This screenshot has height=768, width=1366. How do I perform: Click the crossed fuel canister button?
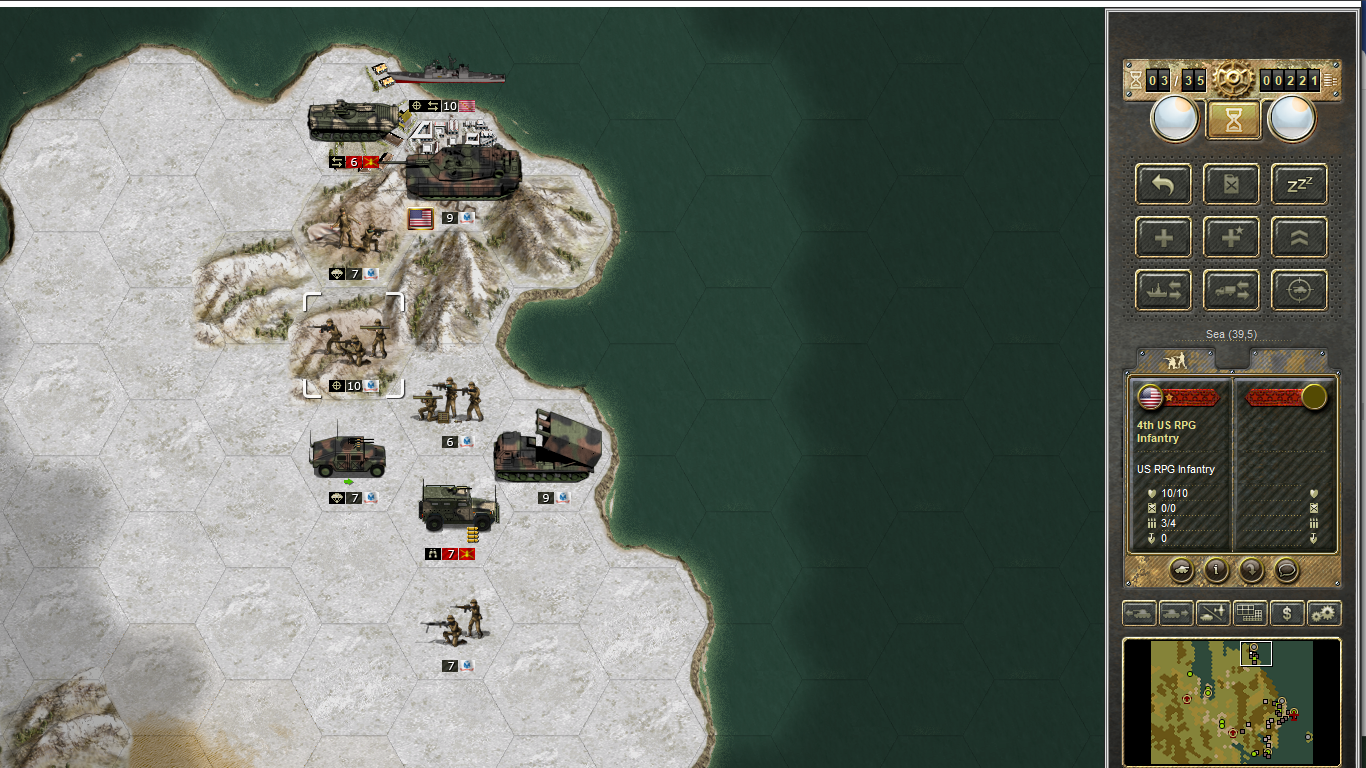pyautogui.click(x=1231, y=184)
